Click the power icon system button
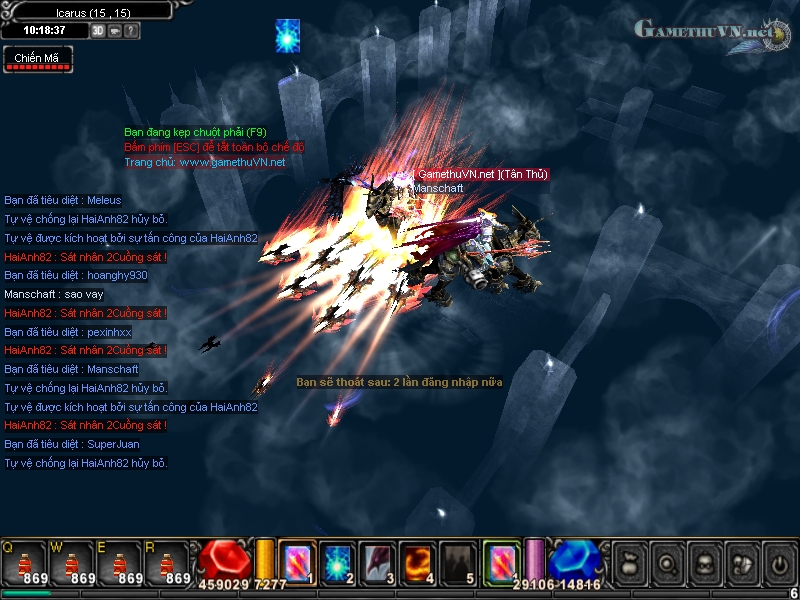The width and height of the screenshot is (800, 600). pyautogui.click(x=778, y=564)
